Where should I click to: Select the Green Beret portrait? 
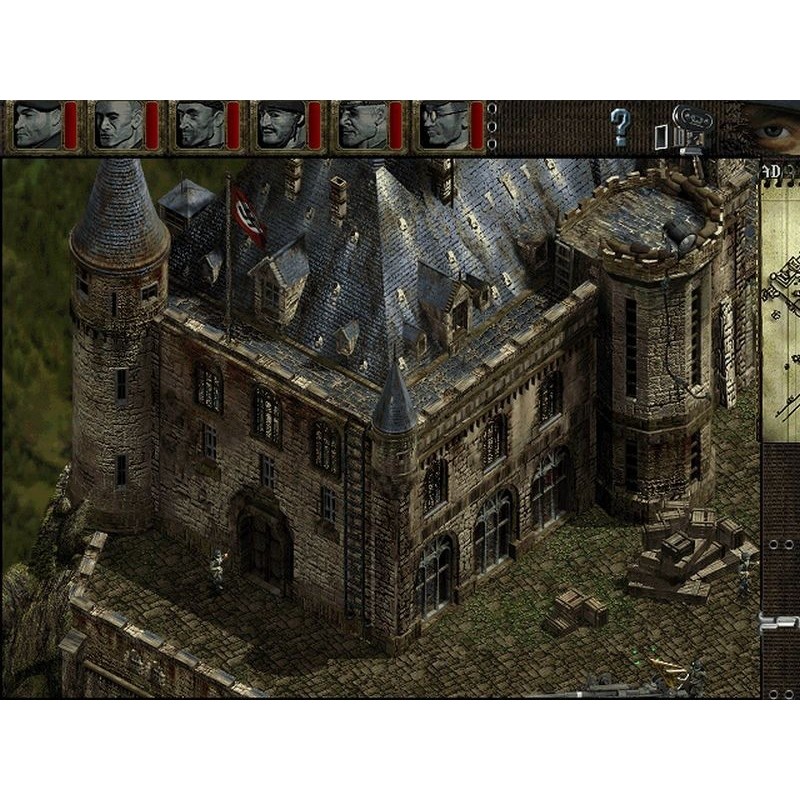coord(38,126)
